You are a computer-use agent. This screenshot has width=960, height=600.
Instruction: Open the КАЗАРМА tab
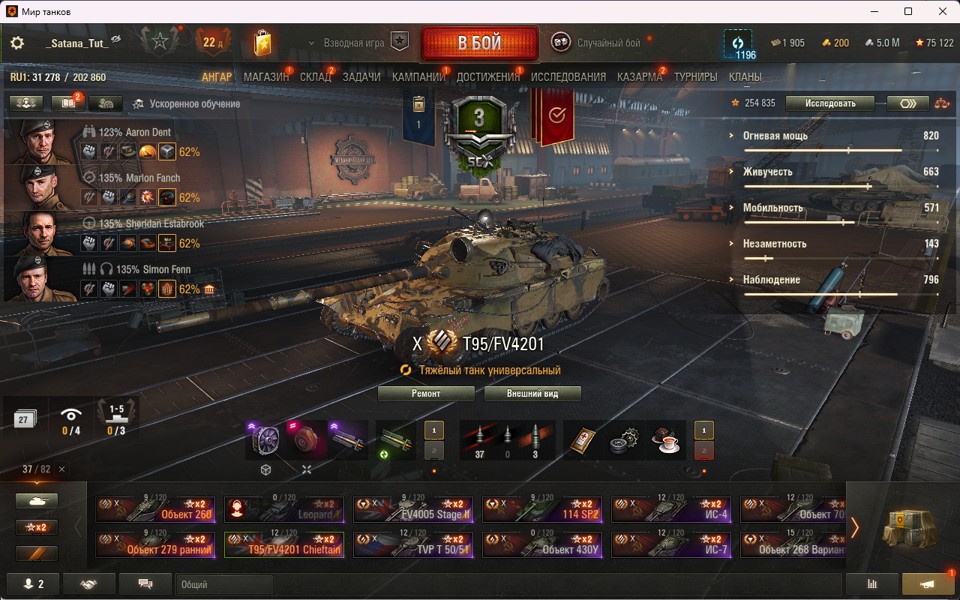click(x=639, y=77)
